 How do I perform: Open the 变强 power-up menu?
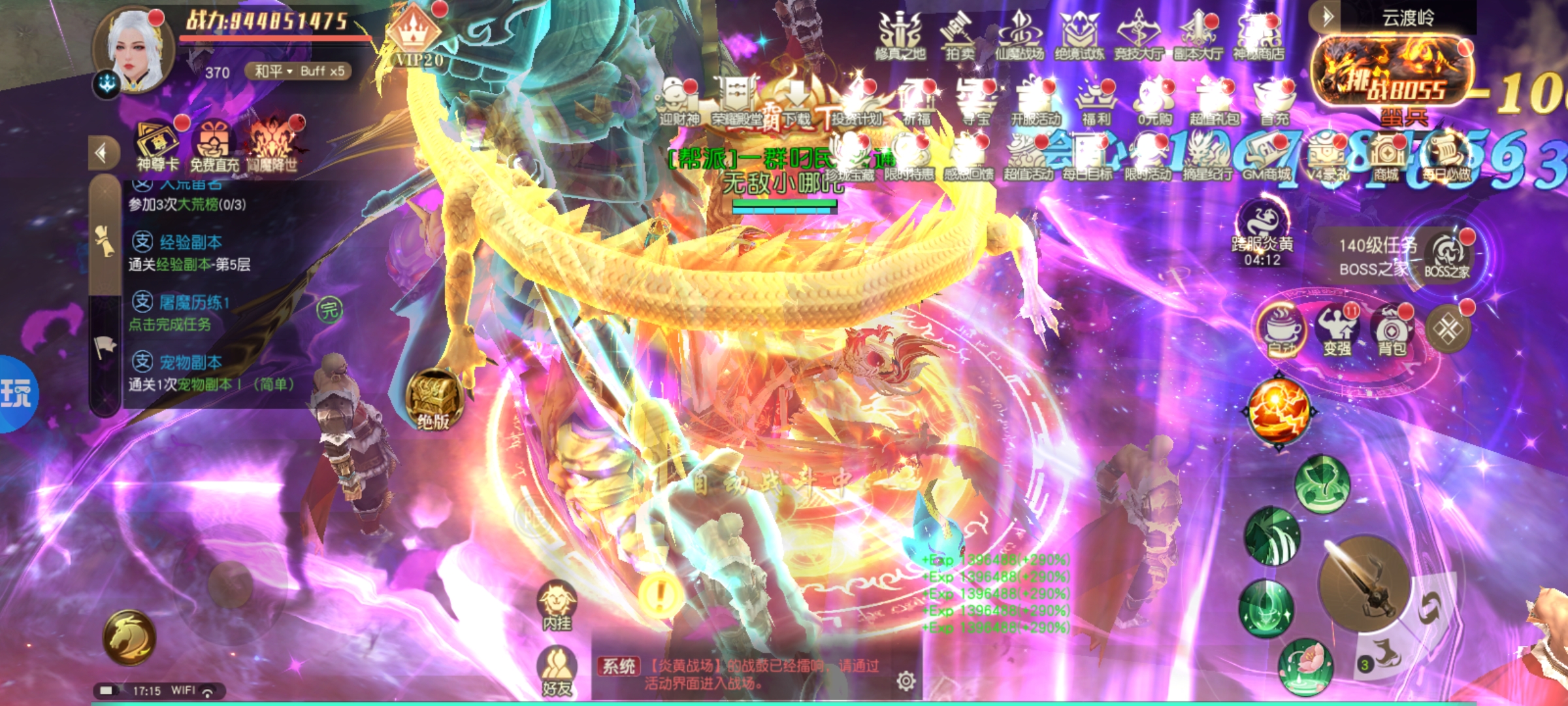[x=1337, y=330]
